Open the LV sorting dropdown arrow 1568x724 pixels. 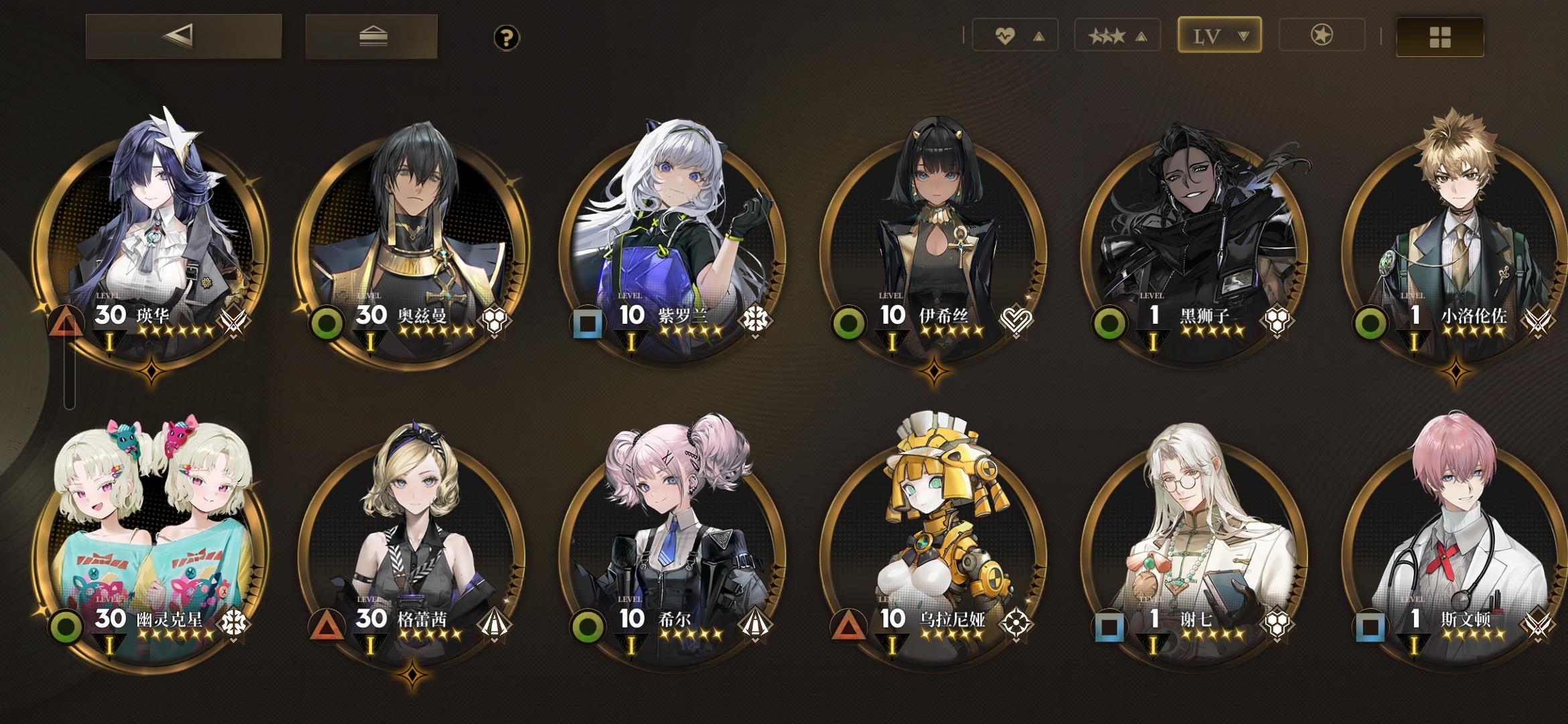(1244, 35)
